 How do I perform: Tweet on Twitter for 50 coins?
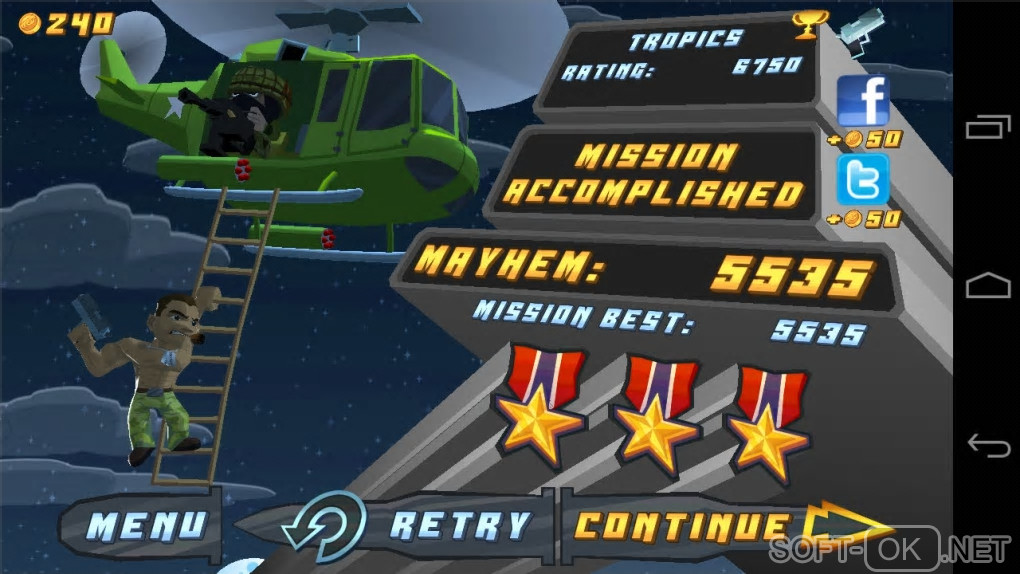tap(862, 179)
